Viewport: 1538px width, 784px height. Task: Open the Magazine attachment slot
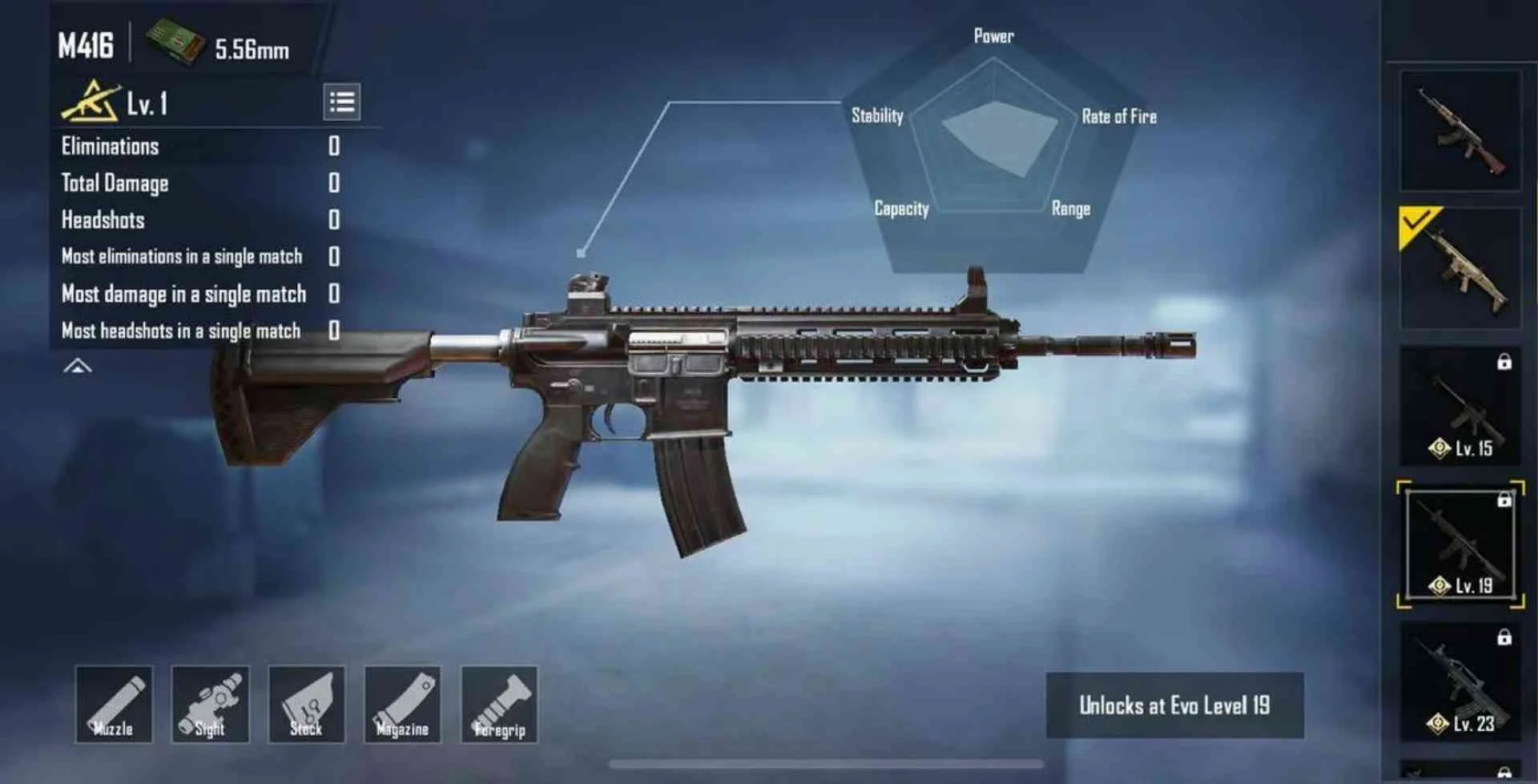[x=404, y=705]
